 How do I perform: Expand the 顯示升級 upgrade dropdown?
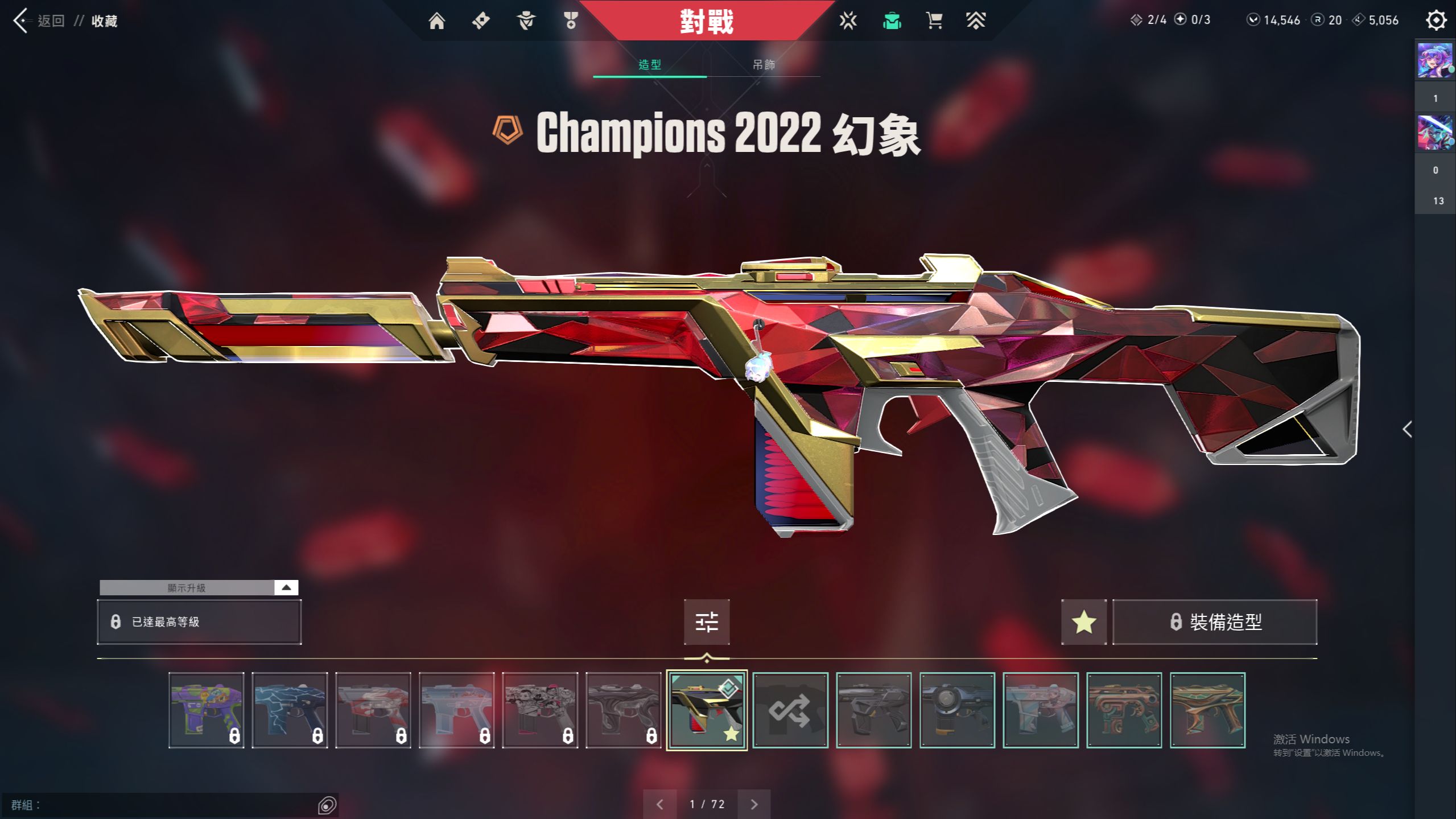click(286, 587)
